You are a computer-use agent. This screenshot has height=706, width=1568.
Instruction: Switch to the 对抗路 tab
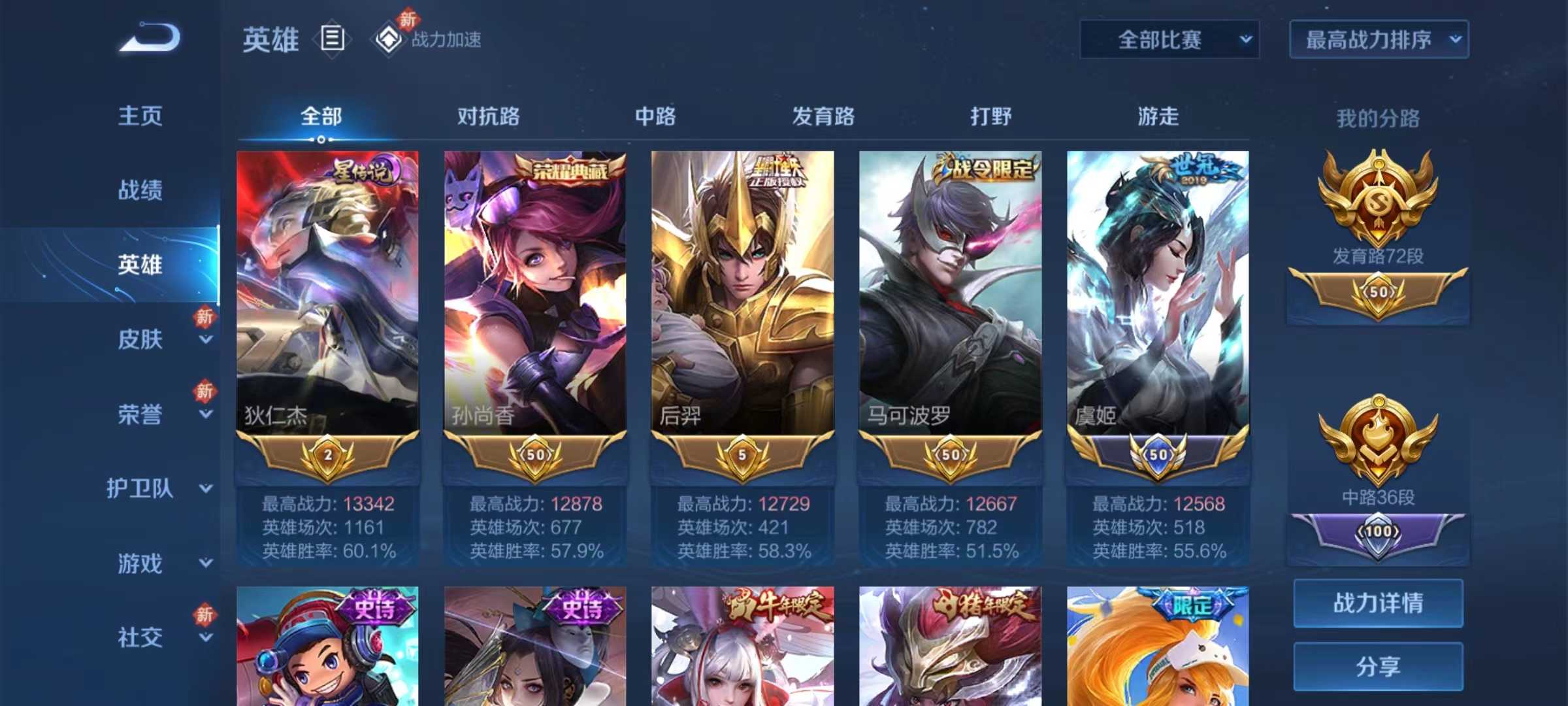(487, 116)
